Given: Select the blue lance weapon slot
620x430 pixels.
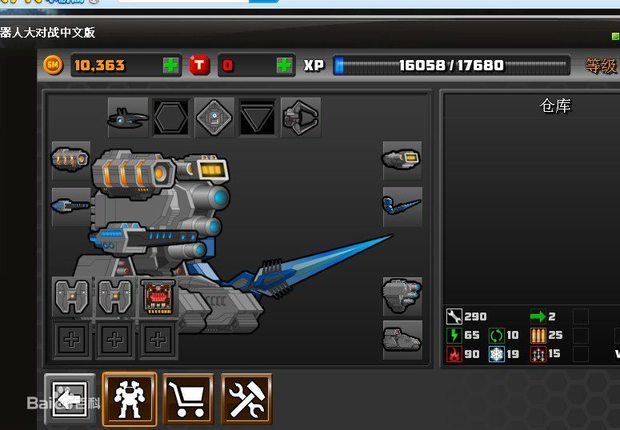Looking at the screenshot, I should coord(402,207).
